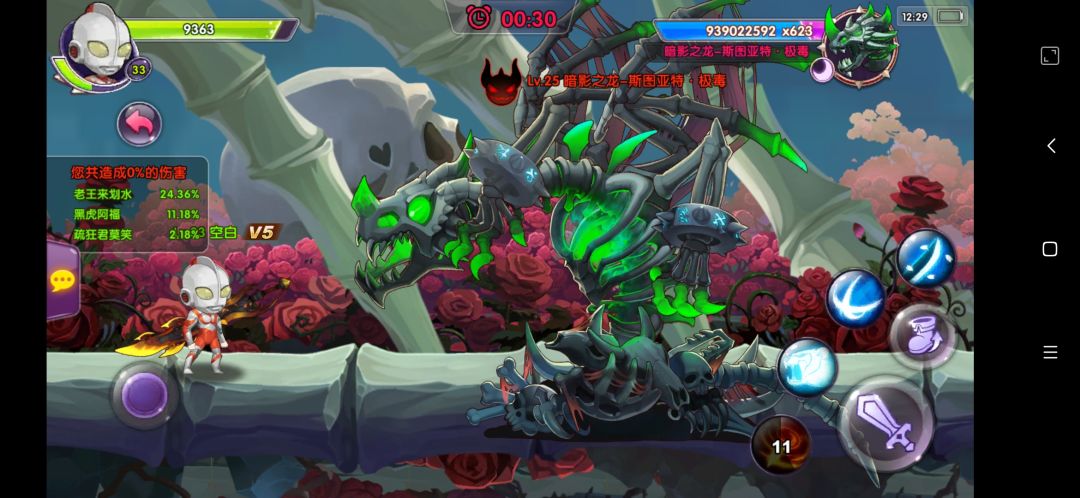1080x498 pixels.
Task: Open the yellow chat bubble tab
Action: tap(62, 280)
